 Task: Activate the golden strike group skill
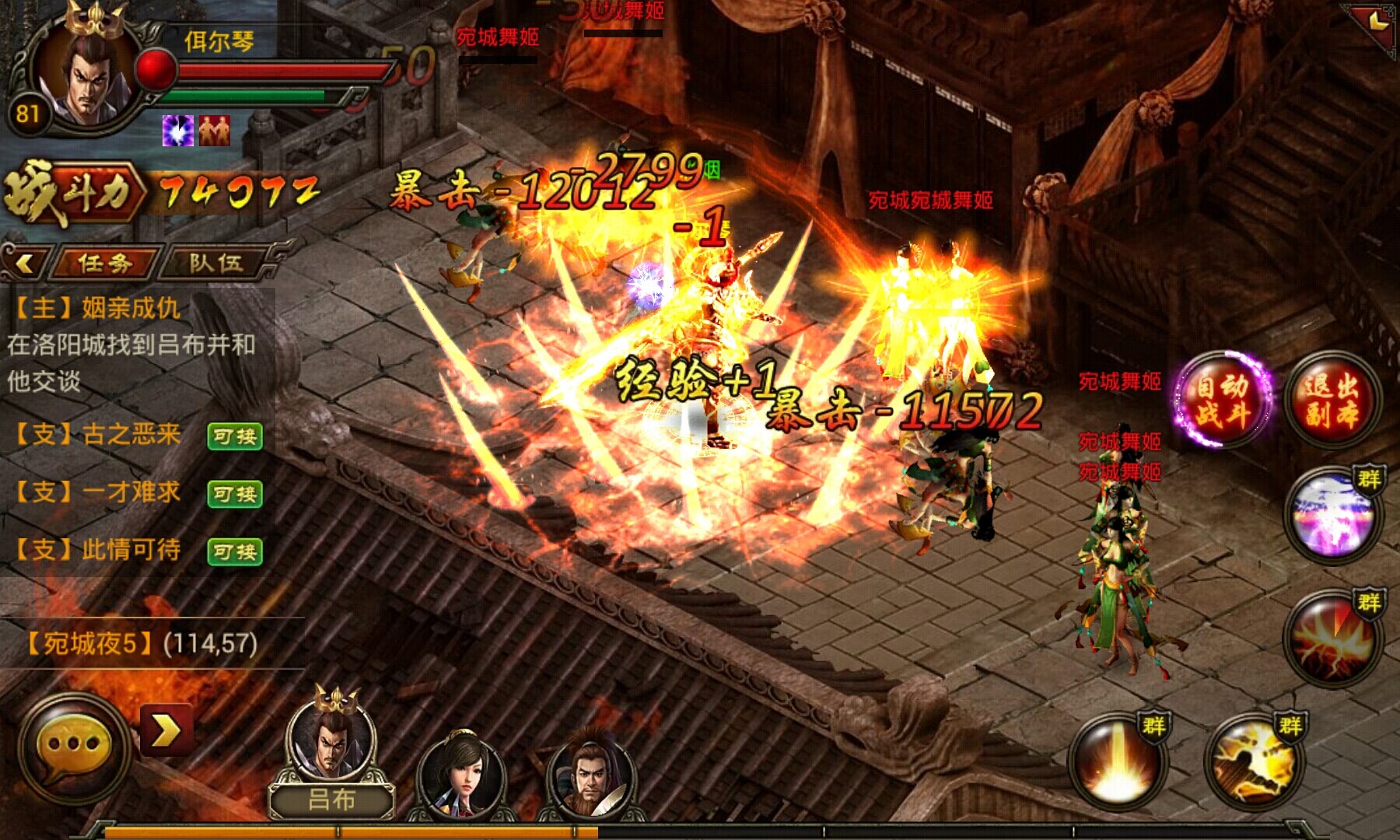click(1253, 761)
